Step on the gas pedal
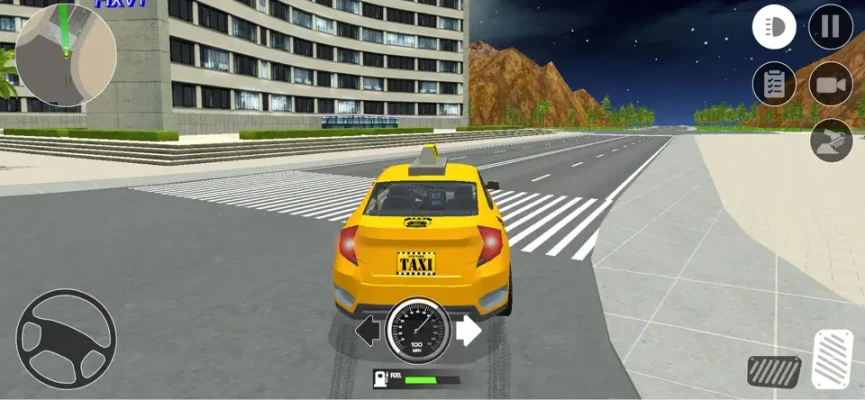Screen dimensions: 865x400 (x=832, y=359)
